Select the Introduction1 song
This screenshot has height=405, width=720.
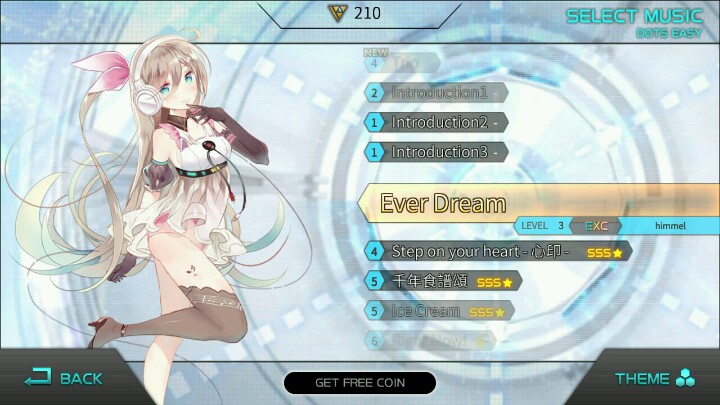[x=438, y=93]
